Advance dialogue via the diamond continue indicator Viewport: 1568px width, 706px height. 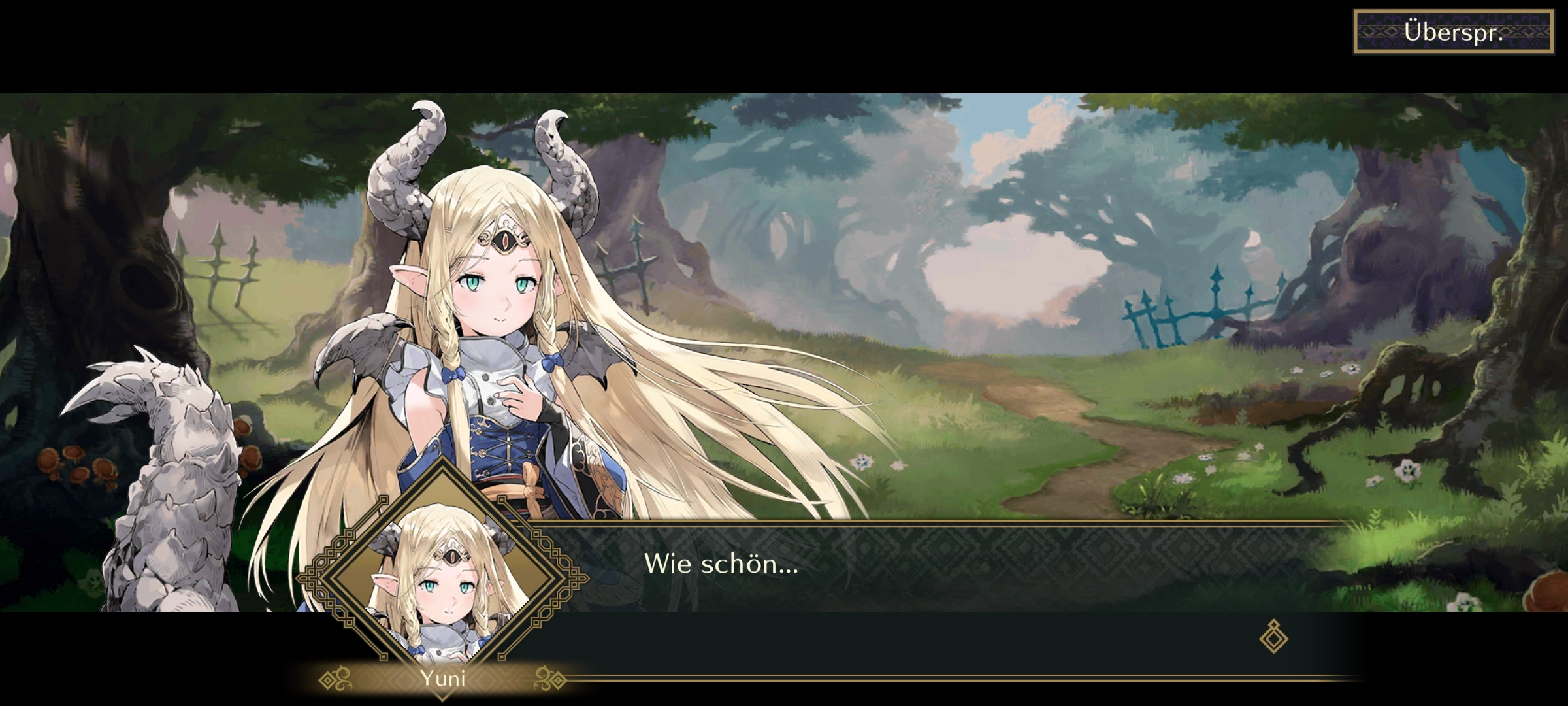point(1273,637)
